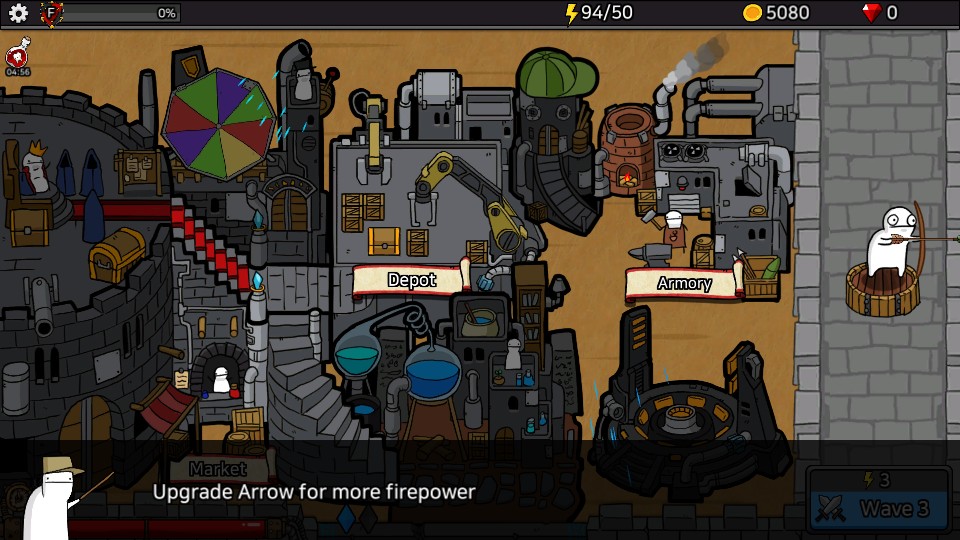Open the Depot building
The width and height of the screenshot is (960, 540).
tap(411, 280)
